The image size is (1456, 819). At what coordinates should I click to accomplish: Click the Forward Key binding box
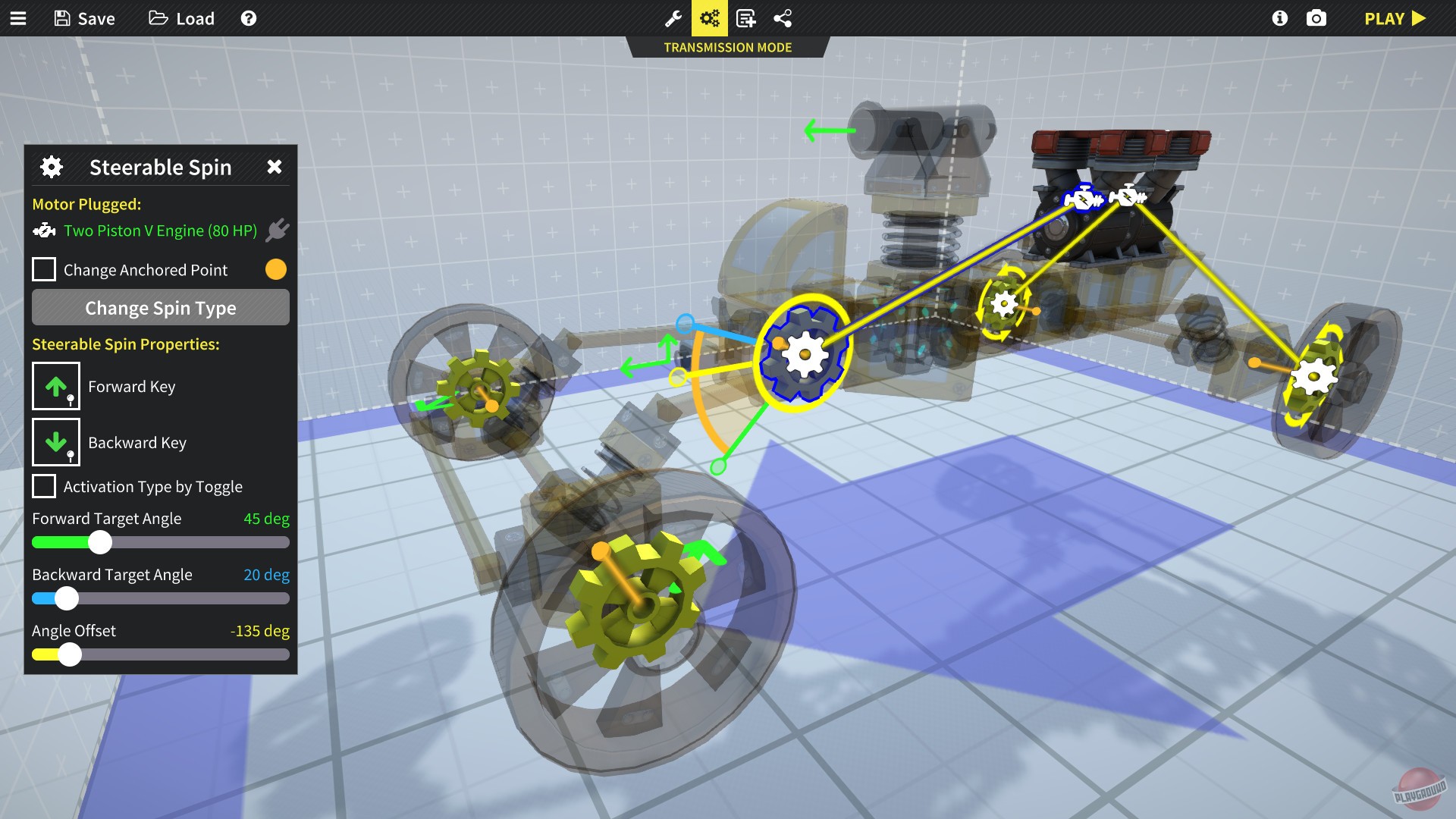click(x=55, y=386)
